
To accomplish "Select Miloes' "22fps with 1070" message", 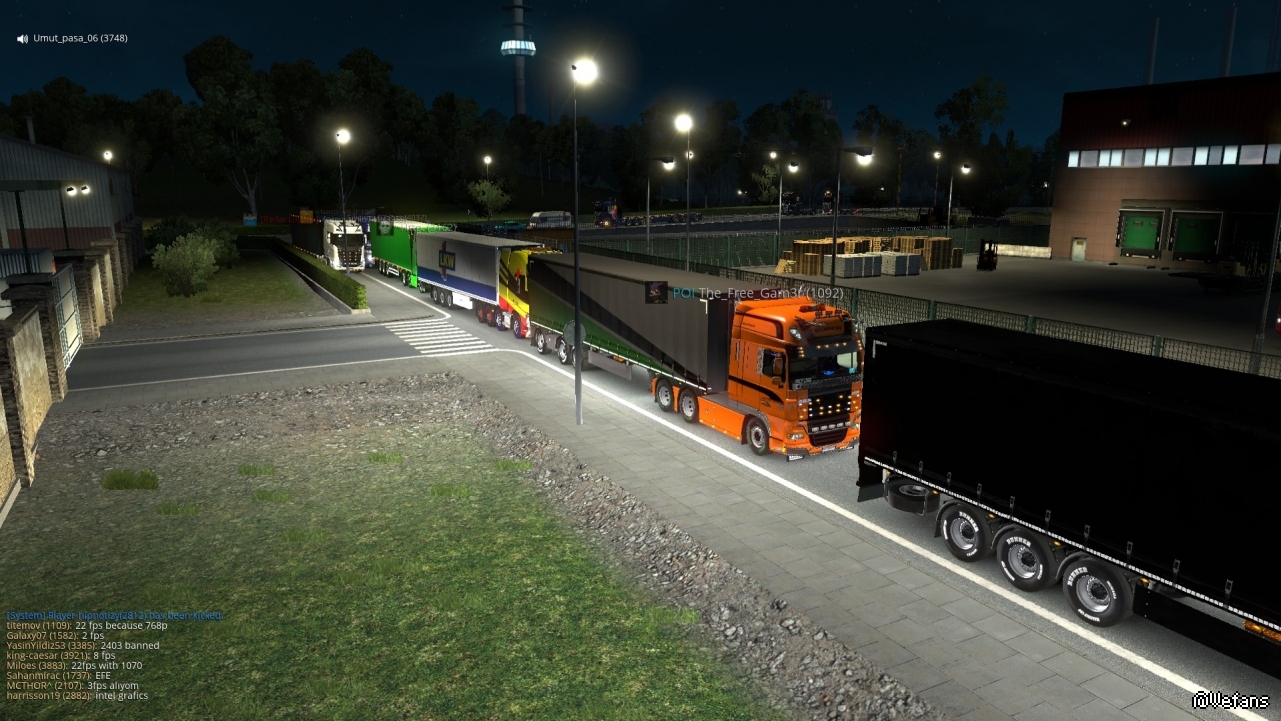I will pos(74,666).
